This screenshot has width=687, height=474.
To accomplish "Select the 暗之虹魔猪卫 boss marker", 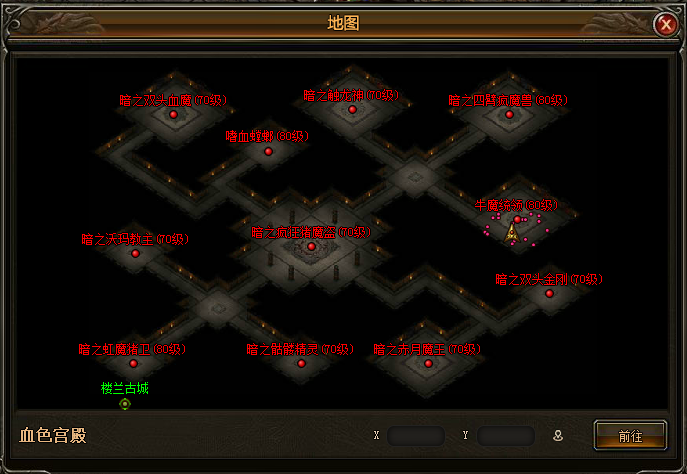I will point(133,364).
